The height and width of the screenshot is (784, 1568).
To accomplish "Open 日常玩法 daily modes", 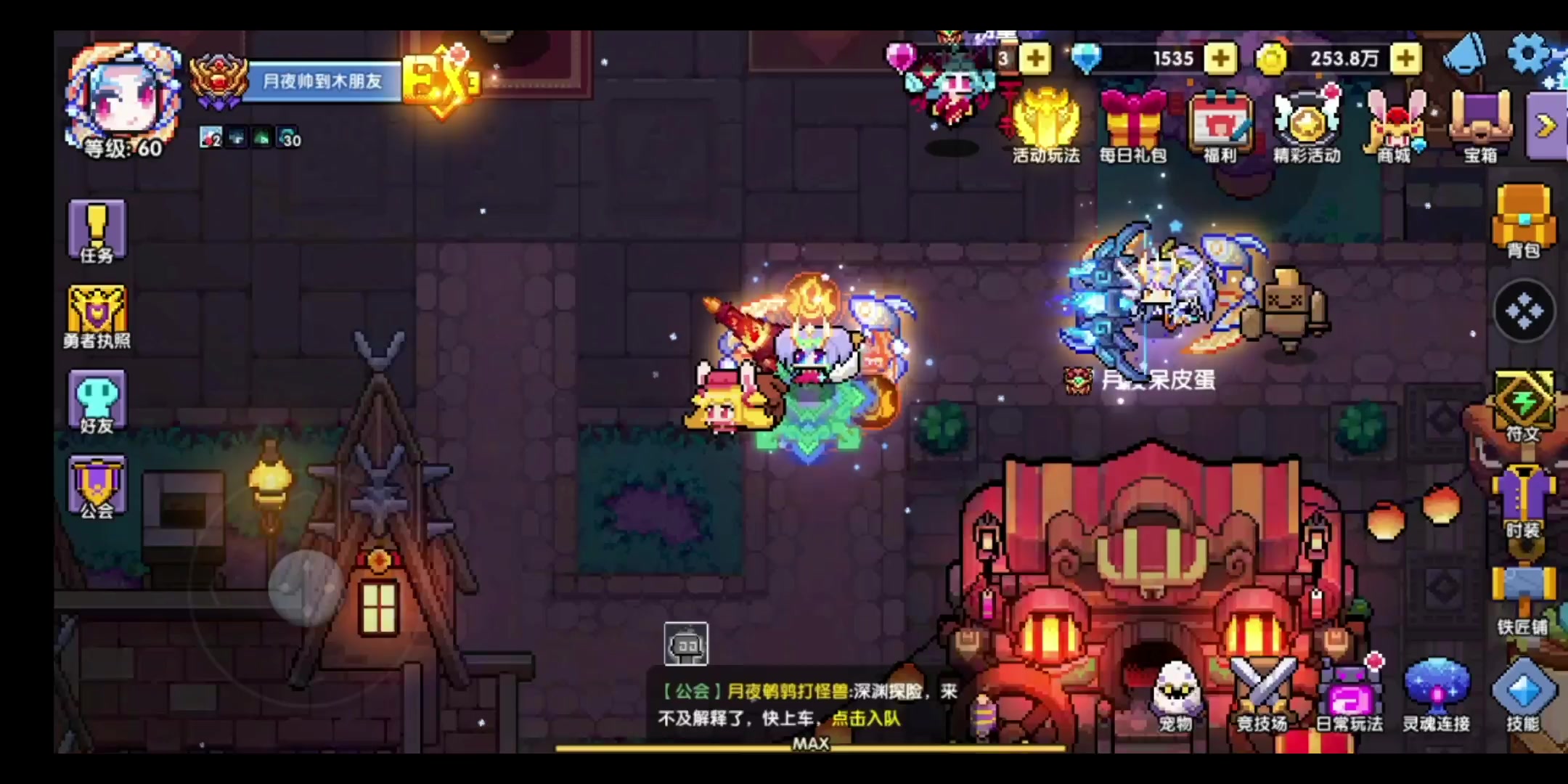I will coord(1352,690).
